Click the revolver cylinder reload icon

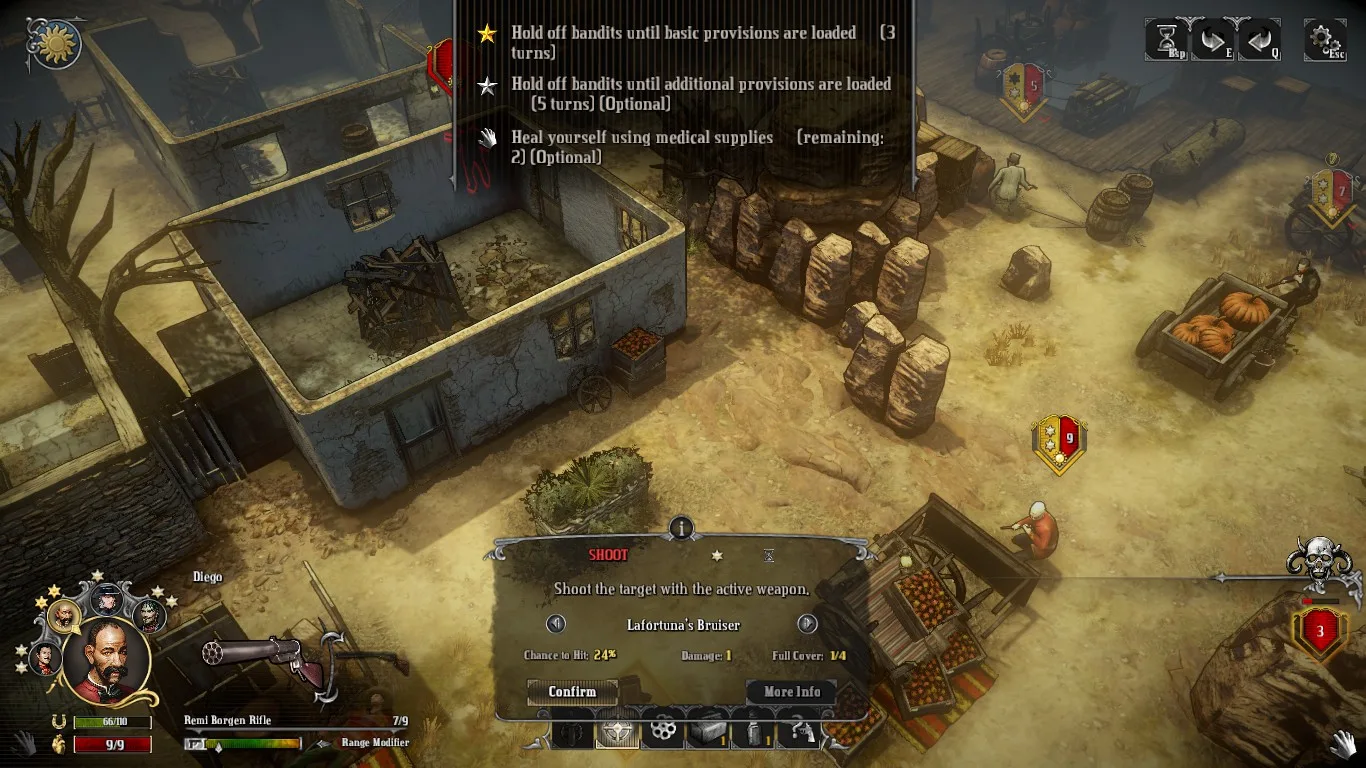[662, 730]
